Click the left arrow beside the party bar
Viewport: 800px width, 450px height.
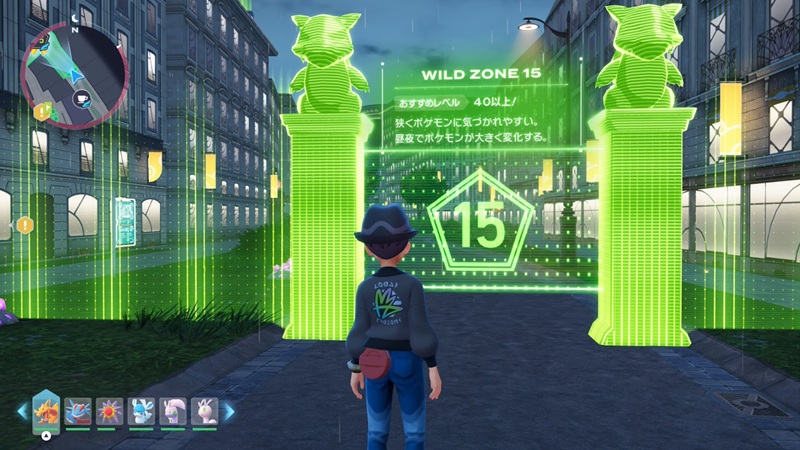point(22,411)
